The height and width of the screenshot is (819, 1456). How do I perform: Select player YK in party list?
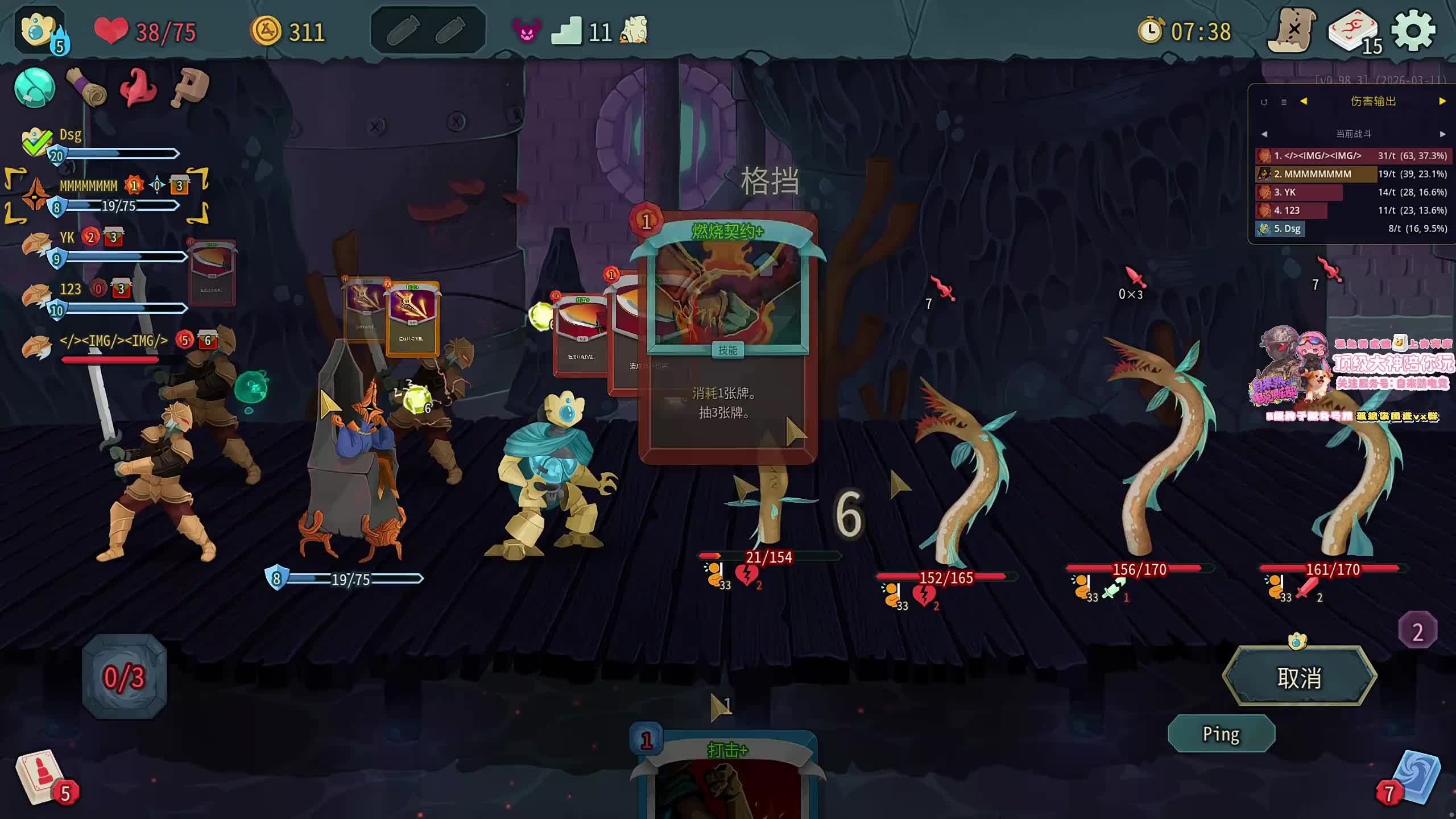tap(67, 238)
